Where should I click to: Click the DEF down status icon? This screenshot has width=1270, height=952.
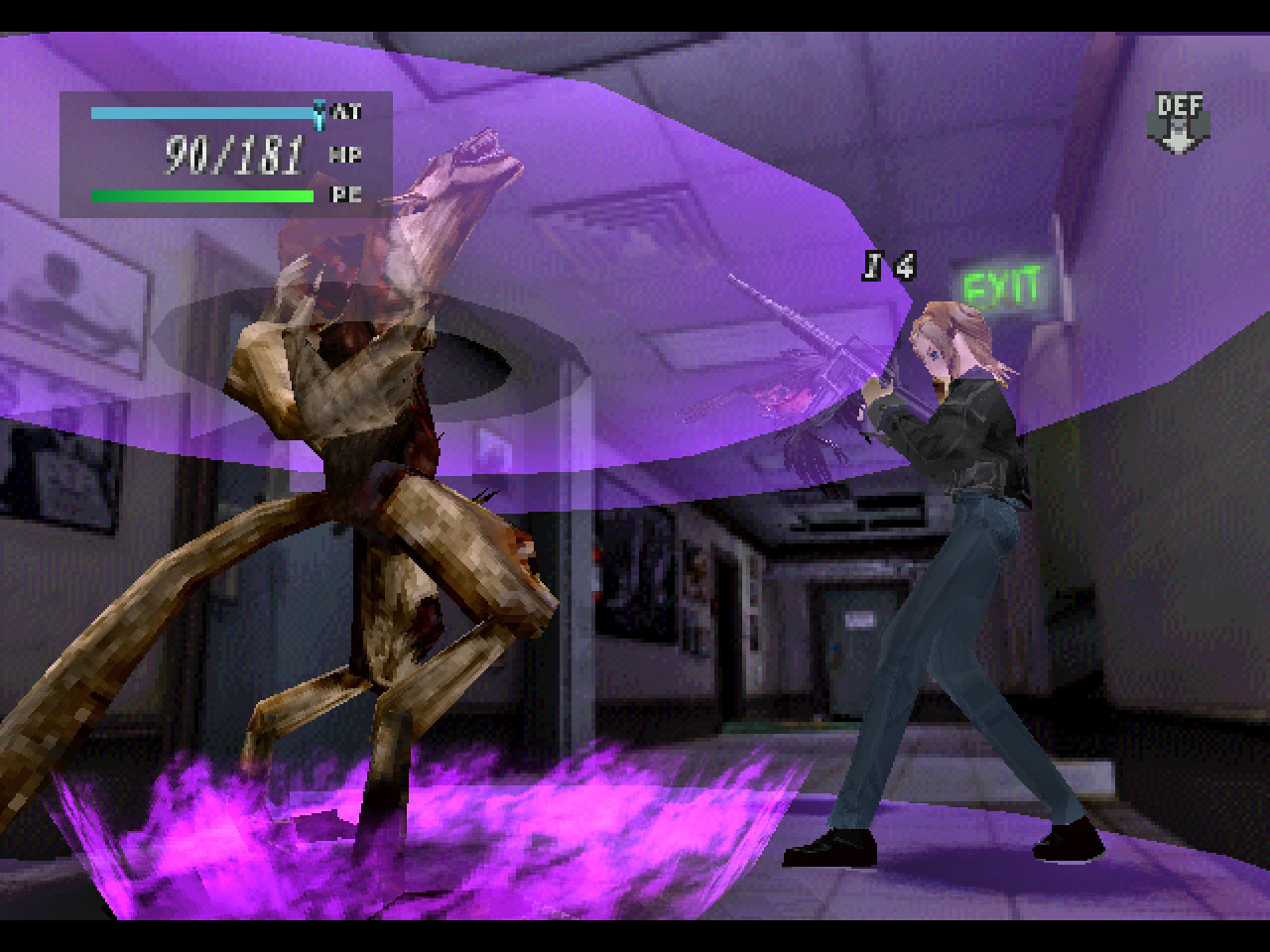click(1180, 123)
